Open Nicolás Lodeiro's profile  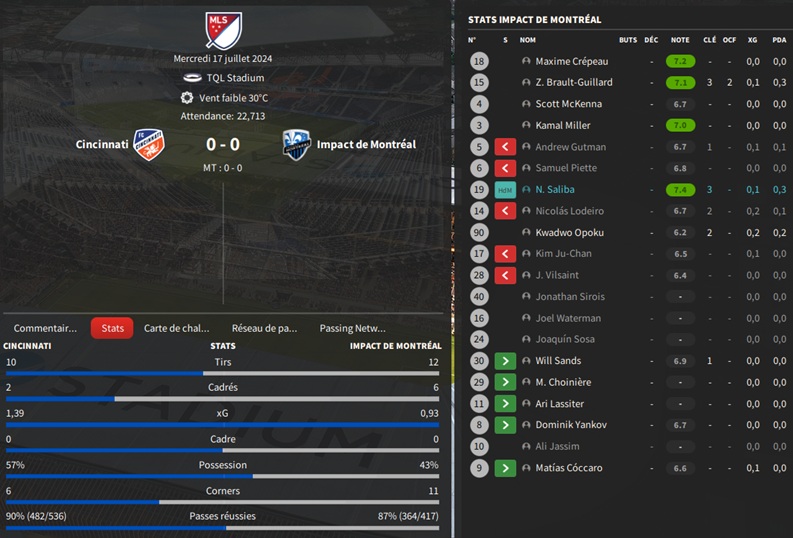pos(571,211)
